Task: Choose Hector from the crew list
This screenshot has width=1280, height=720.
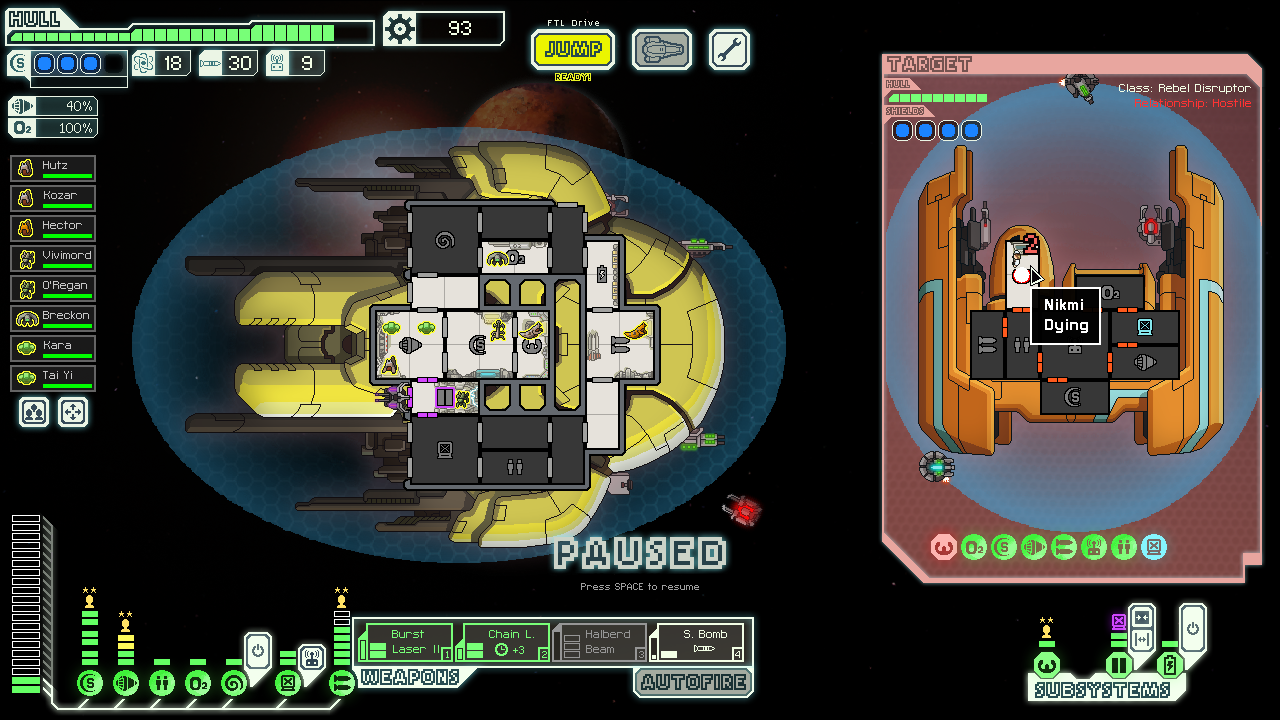Action: [54, 229]
